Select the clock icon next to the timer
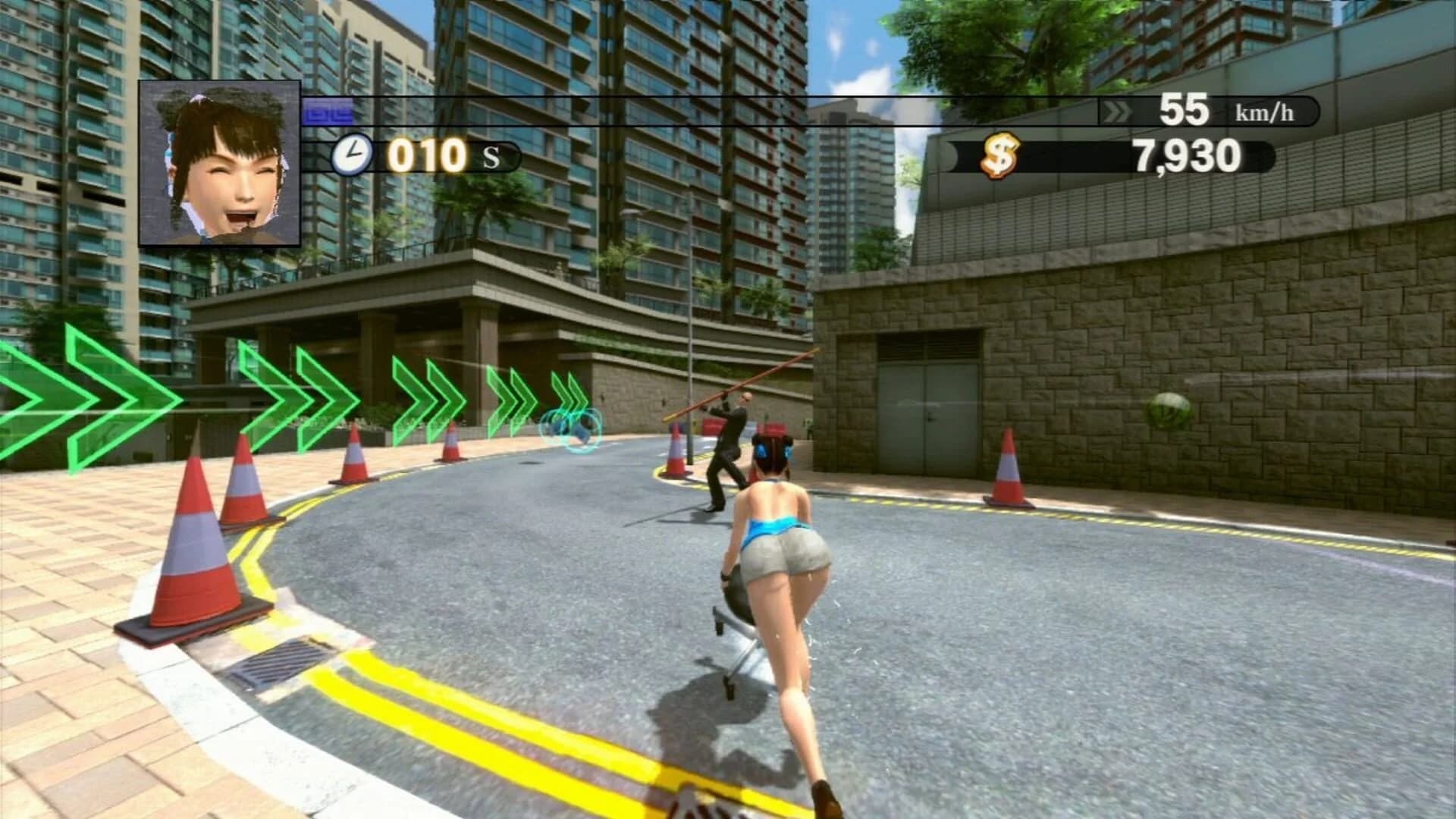The width and height of the screenshot is (1456, 819). click(353, 155)
